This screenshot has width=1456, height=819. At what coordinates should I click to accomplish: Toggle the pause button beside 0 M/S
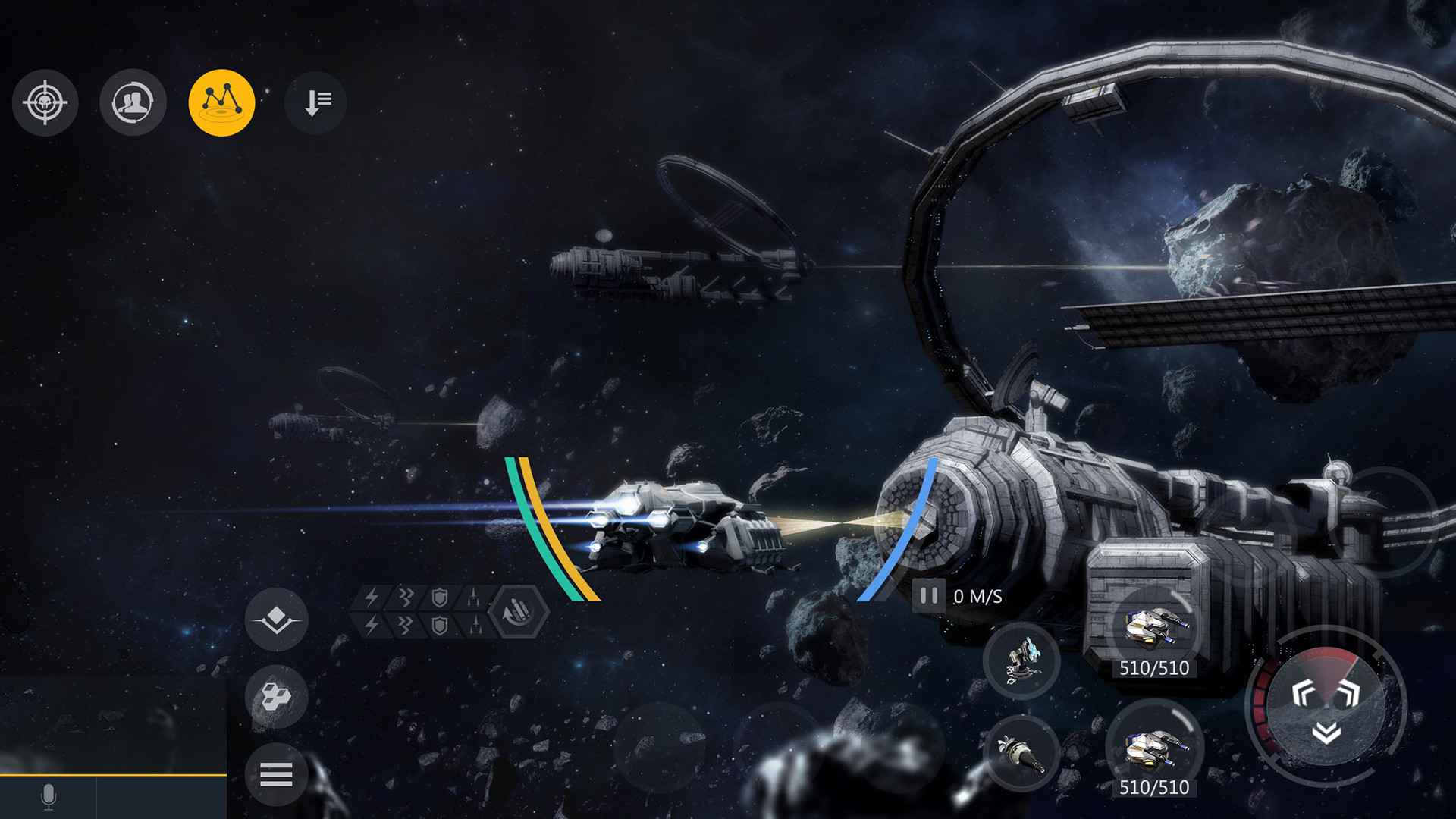tap(928, 596)
